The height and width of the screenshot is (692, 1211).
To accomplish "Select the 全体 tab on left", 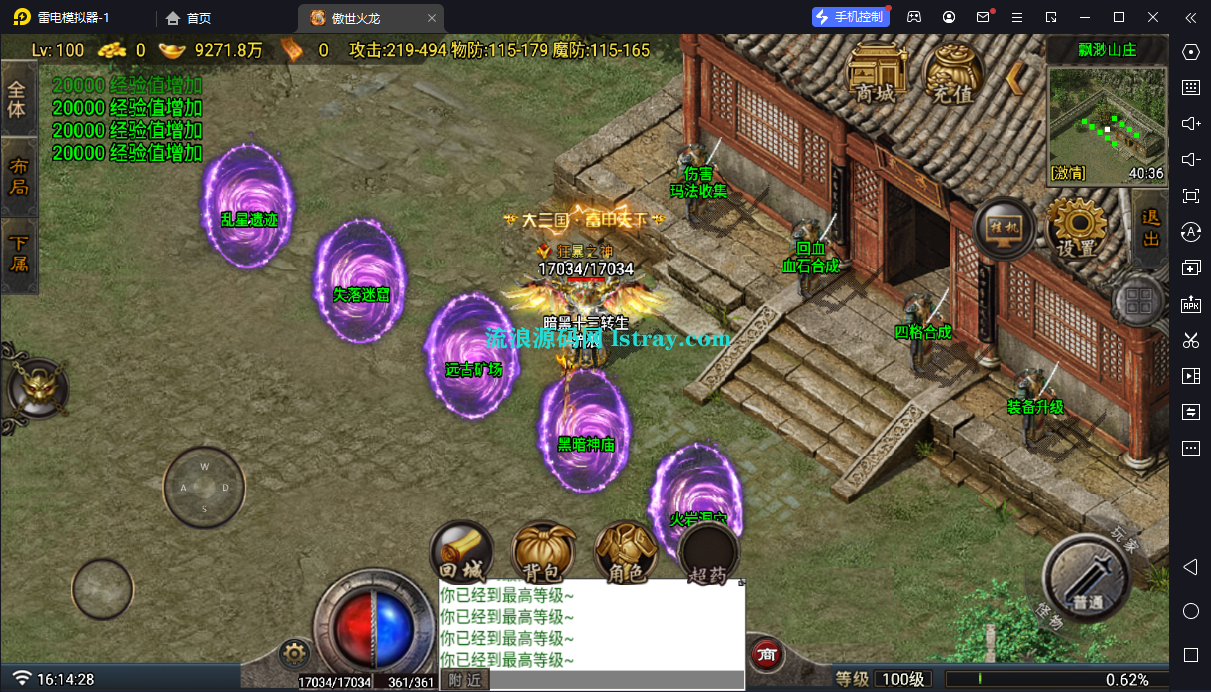I will tap(17, 99).
